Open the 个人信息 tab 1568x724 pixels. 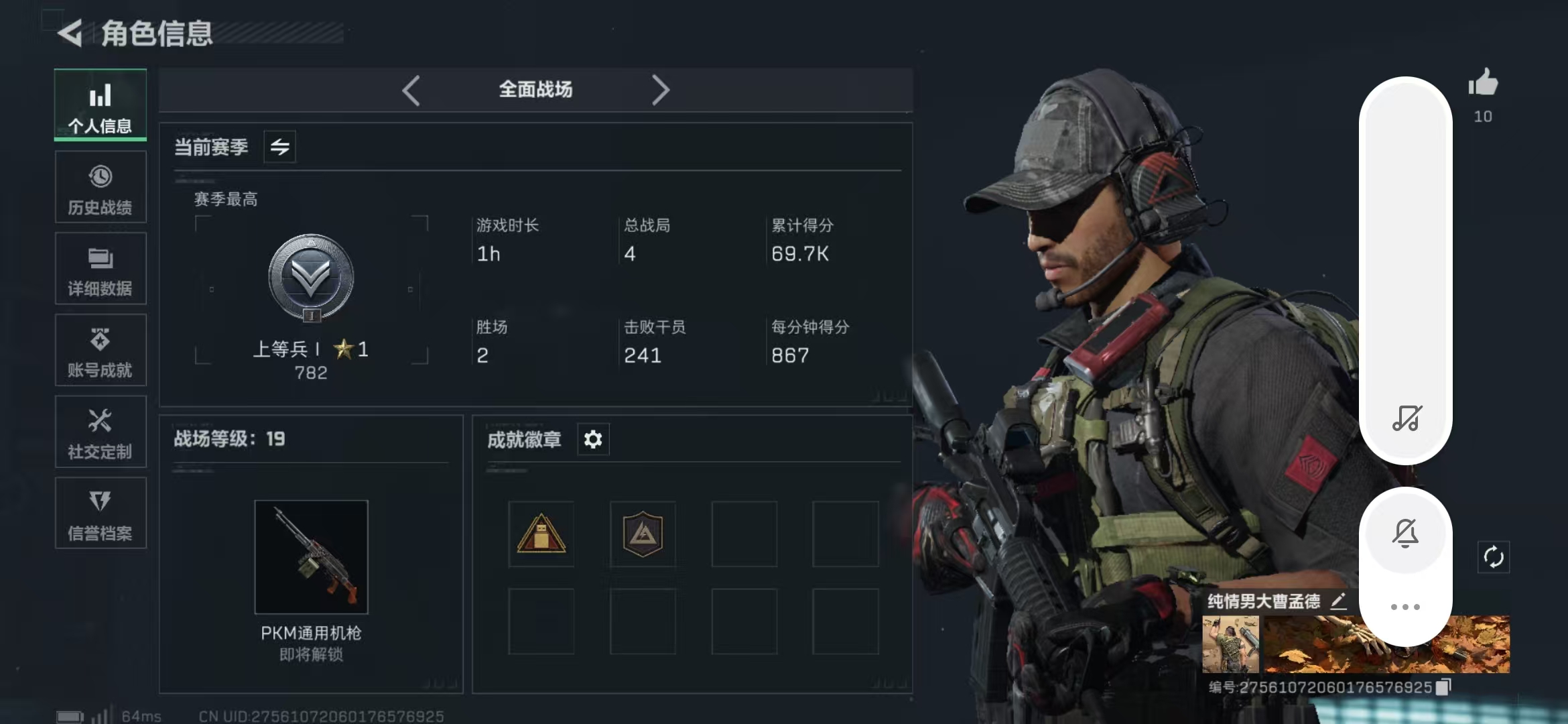point(101,105)
